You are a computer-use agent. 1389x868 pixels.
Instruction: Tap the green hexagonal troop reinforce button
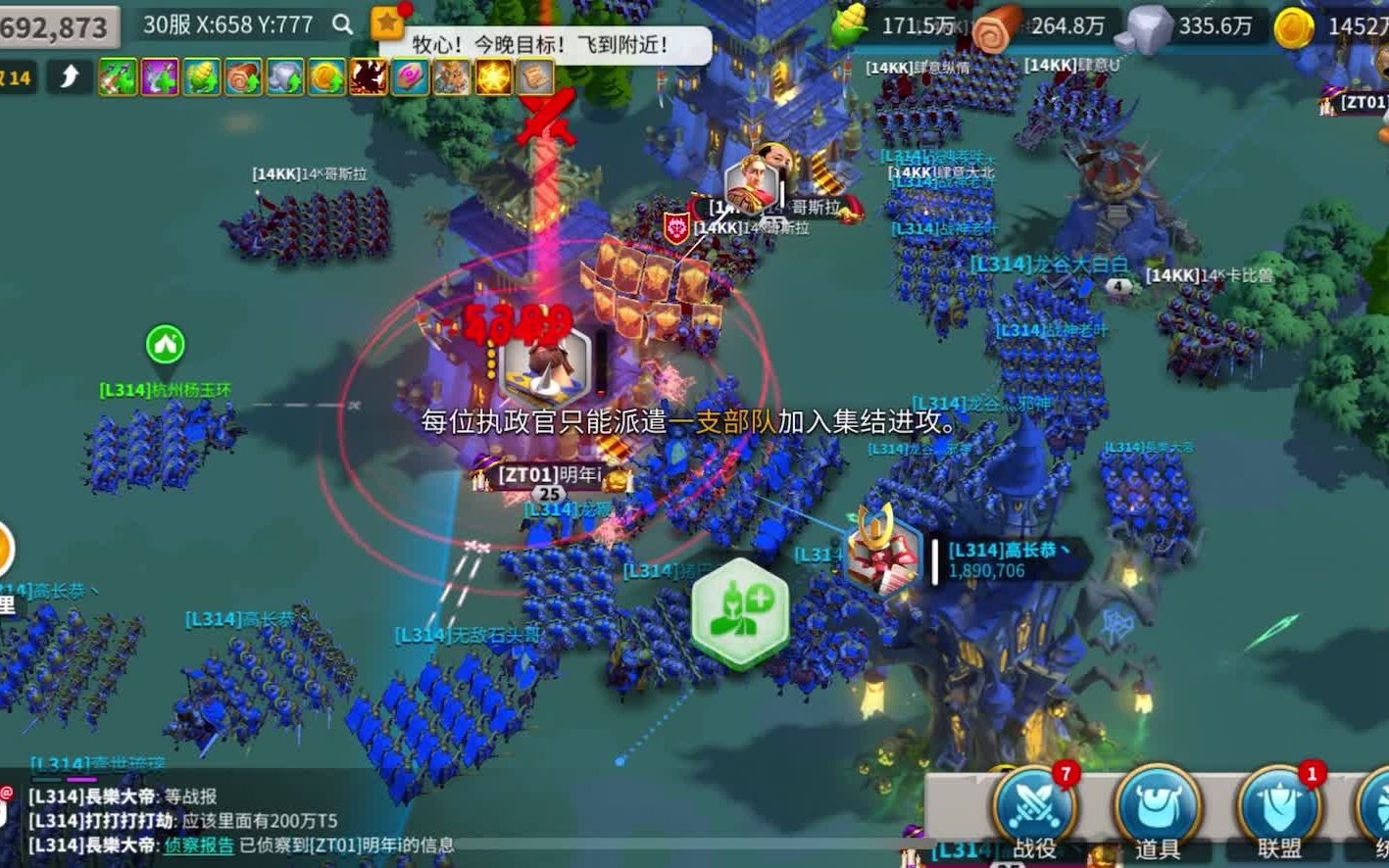(x=740, y=613)
